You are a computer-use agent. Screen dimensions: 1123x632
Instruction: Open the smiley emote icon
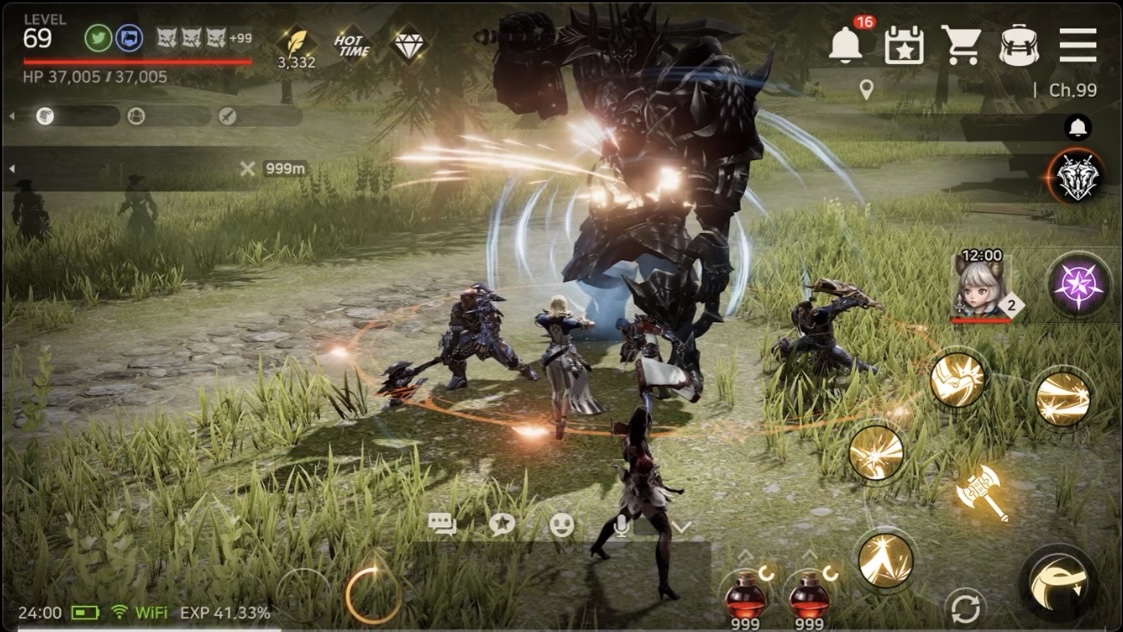tap(562, 524)
